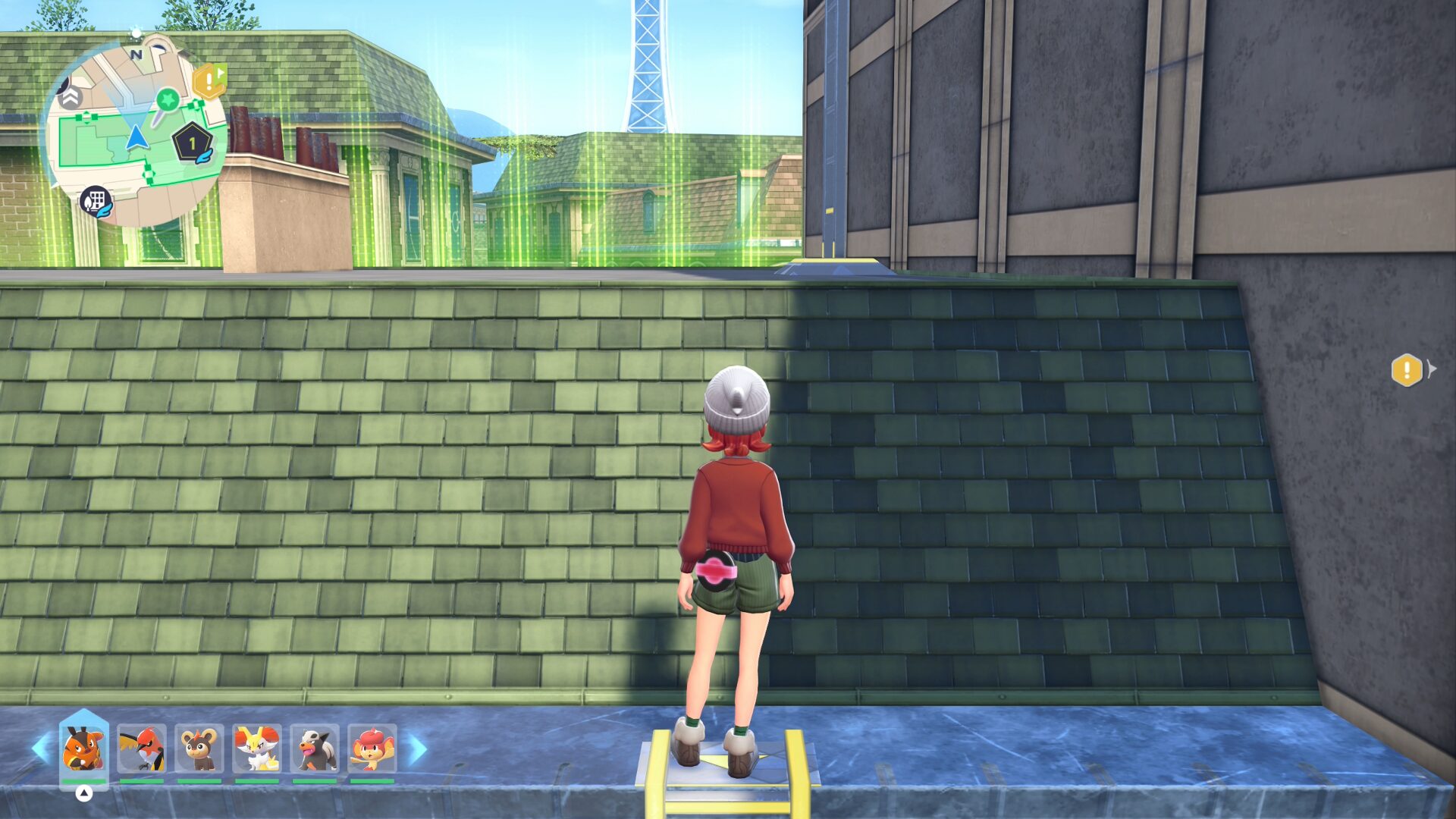Select the Pansear party slot
The width and height of the screenshot is (1456, 819).
(372, 748)
